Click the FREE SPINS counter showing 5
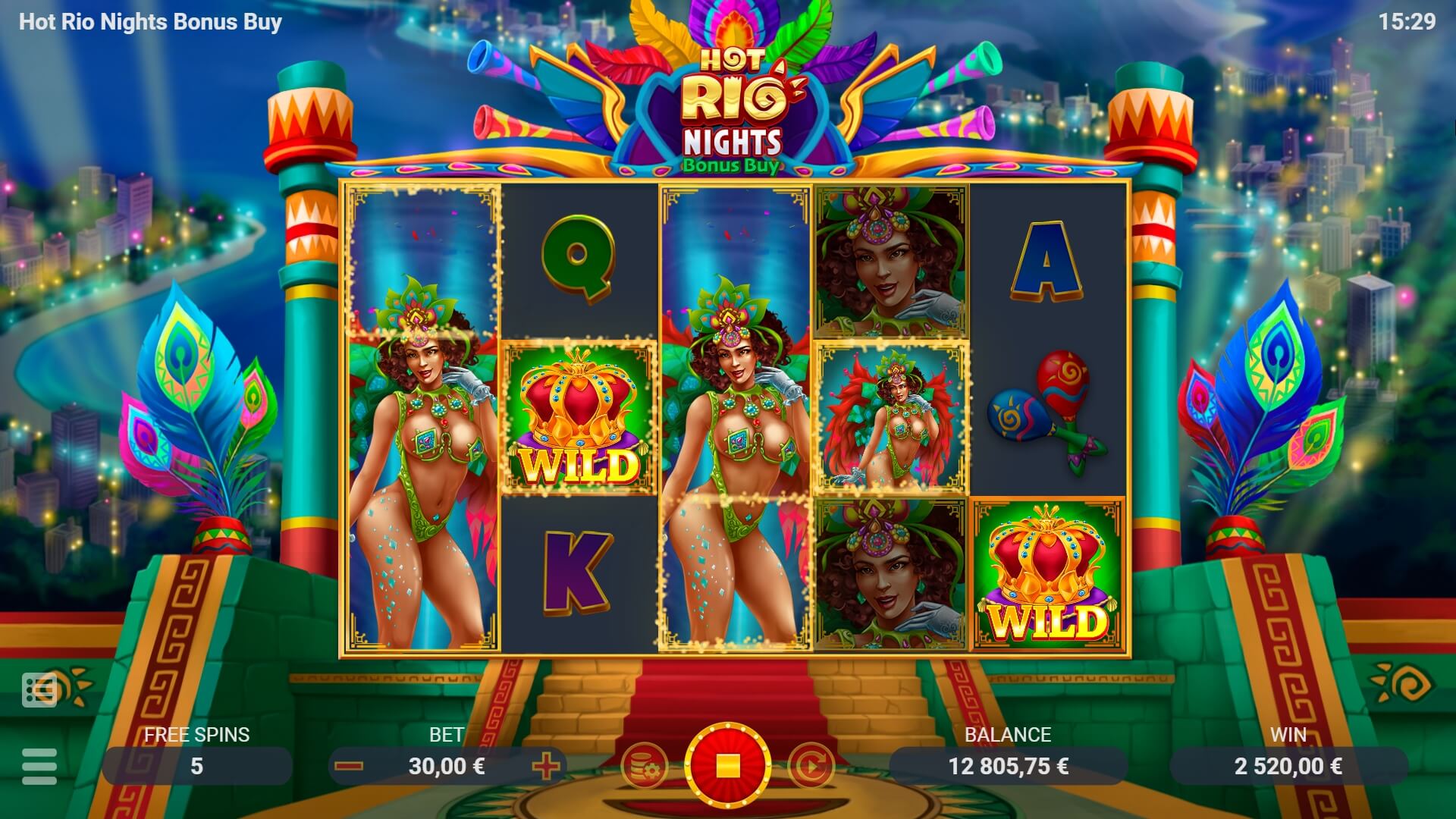This screenshot has width=1456, height=819. [196, 766]
